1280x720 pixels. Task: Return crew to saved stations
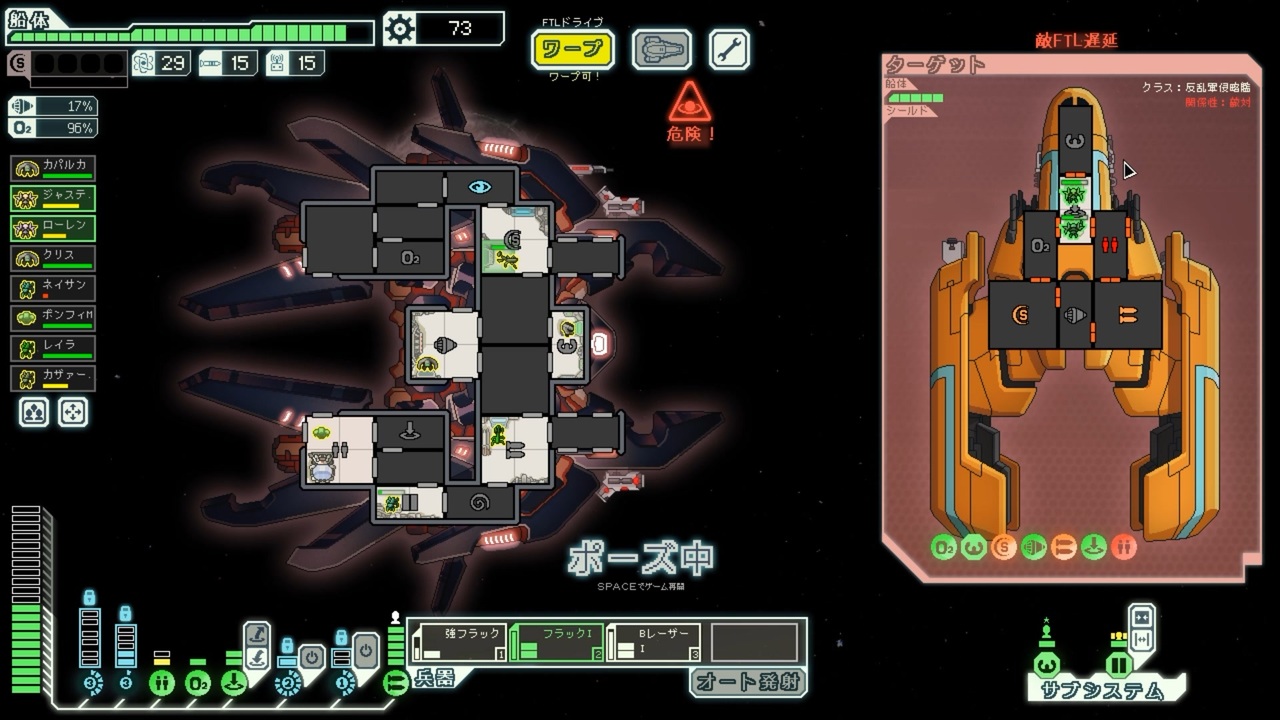[73, 412]
